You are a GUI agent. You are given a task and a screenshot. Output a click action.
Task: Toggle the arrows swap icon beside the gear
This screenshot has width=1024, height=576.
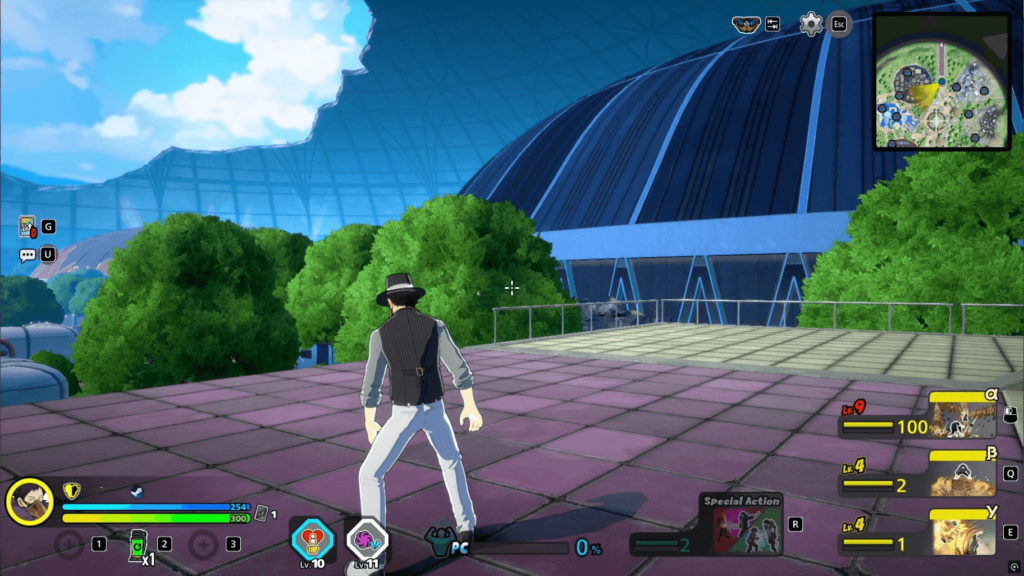[x=773, y=24]
